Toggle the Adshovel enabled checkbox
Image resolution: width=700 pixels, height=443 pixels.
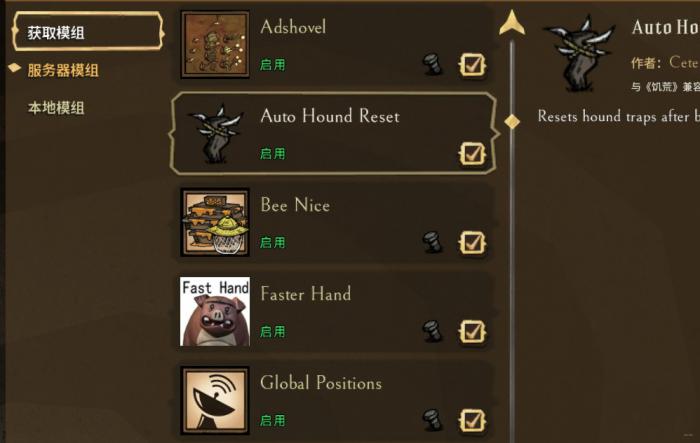point(472,65)
